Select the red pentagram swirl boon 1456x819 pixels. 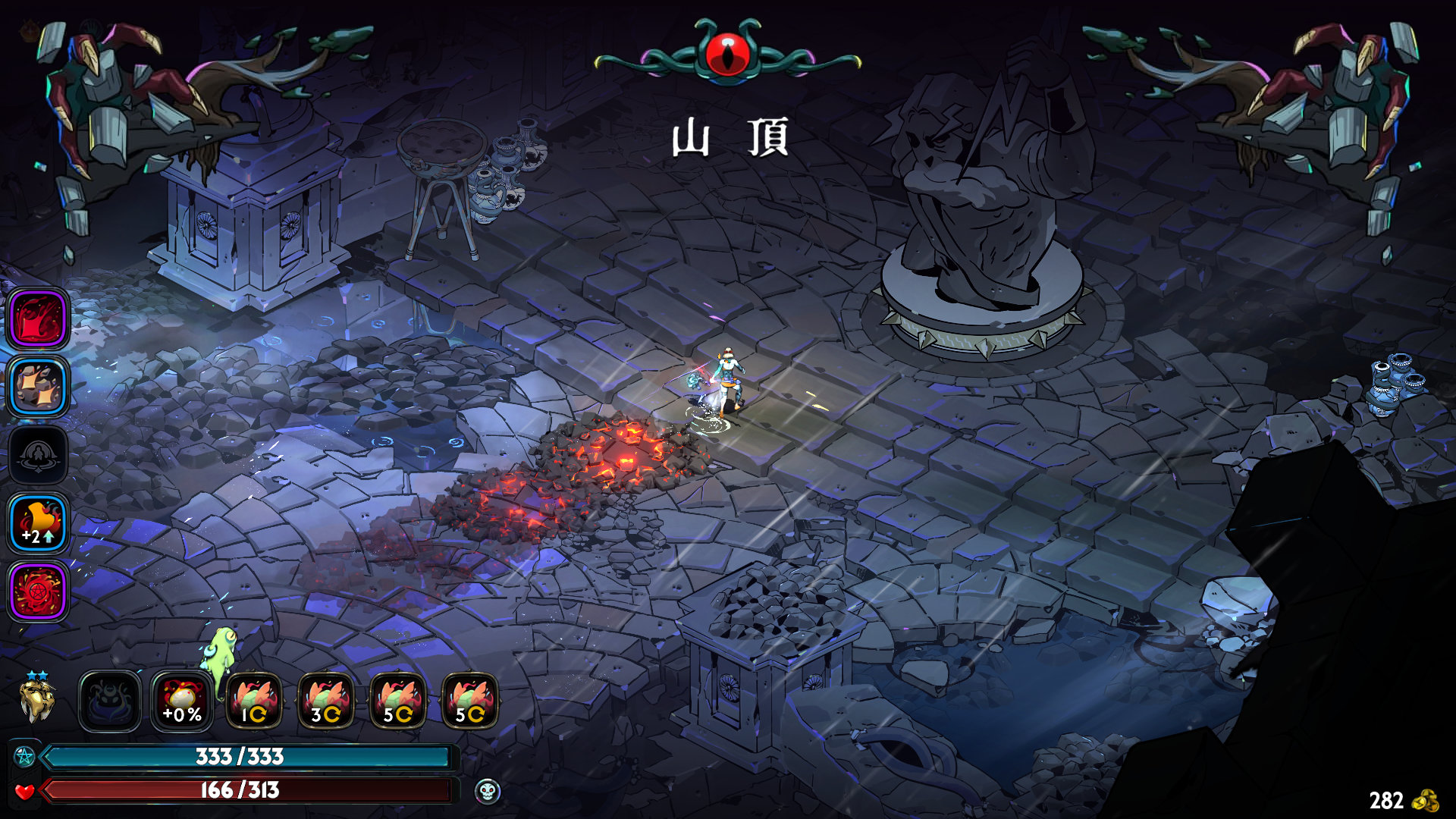coord(38,591)
